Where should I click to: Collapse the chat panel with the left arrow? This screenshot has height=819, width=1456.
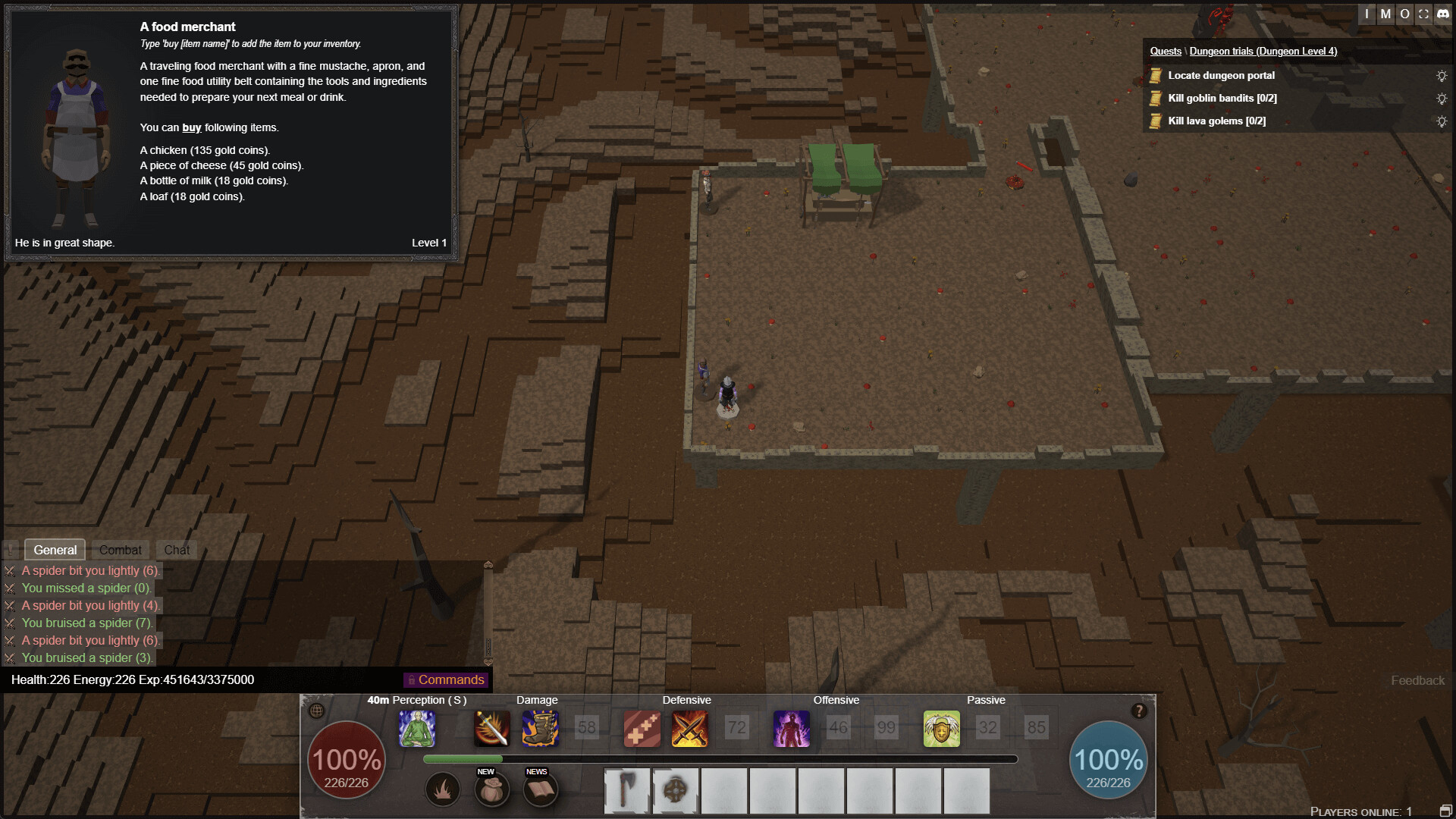pyautogui.click(x=9, y=549)
